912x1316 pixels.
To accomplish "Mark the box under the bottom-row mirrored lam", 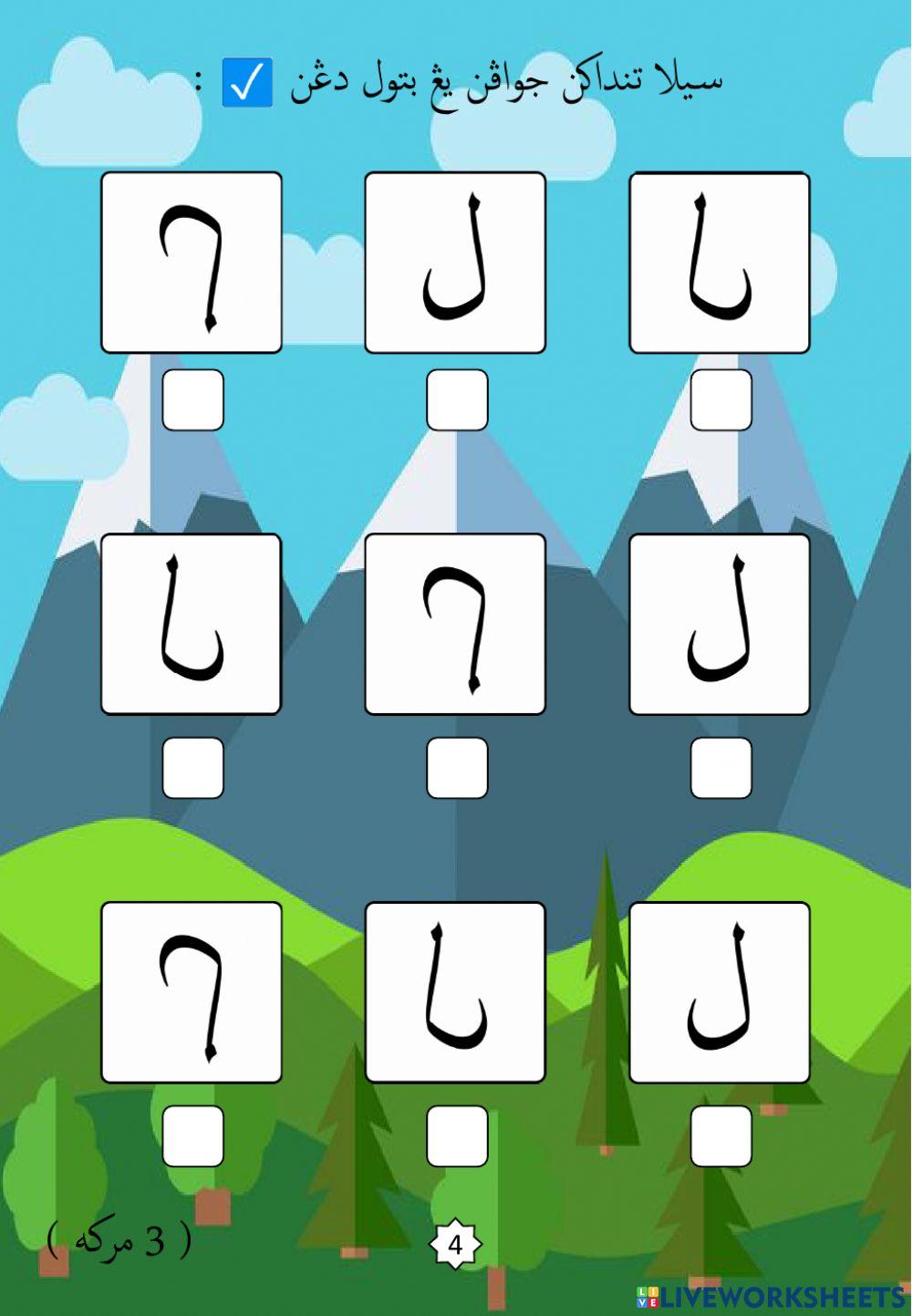I will [x=457, y=1136].
